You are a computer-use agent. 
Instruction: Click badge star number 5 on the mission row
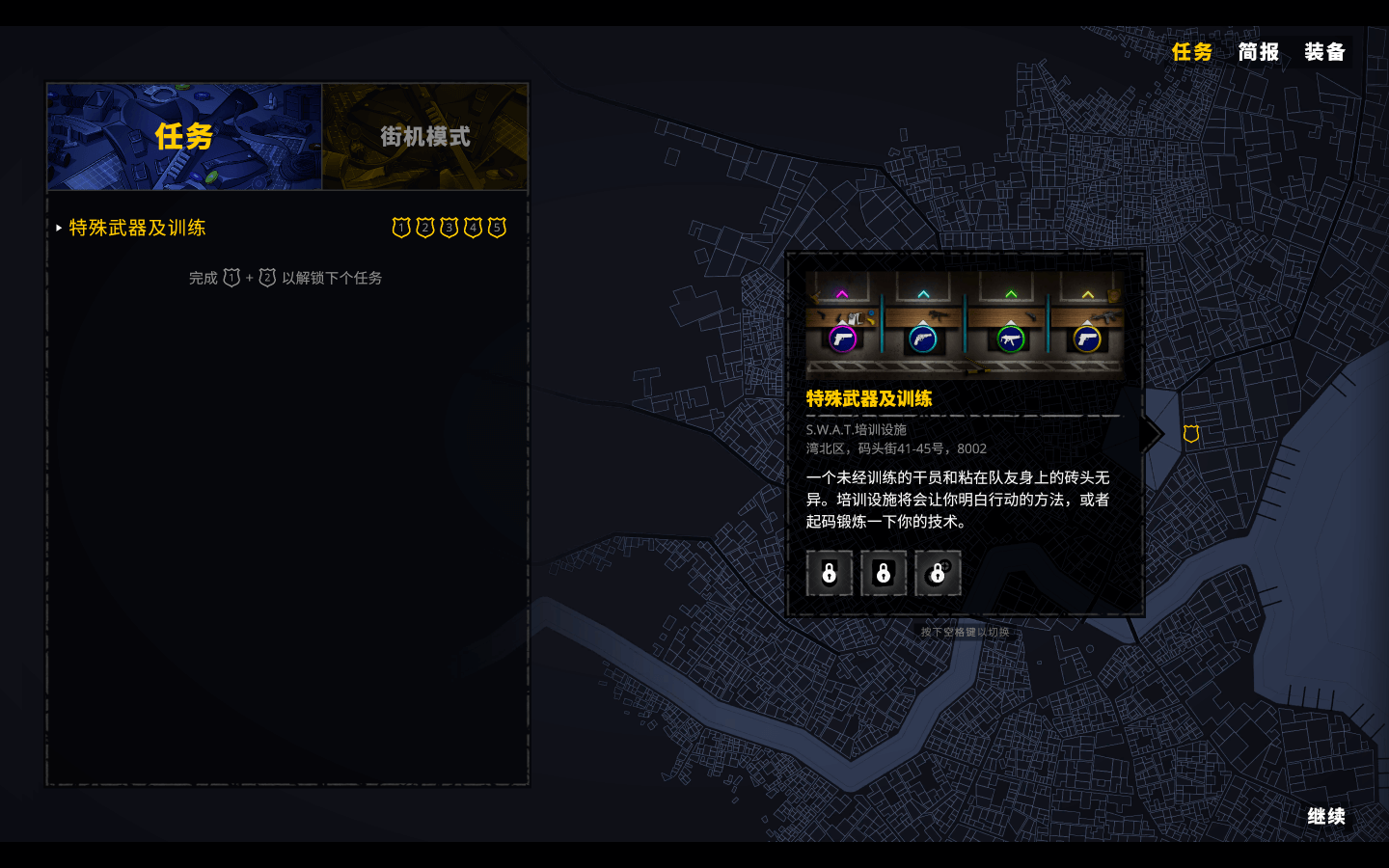pyautogui.click(x=497, y=227)
